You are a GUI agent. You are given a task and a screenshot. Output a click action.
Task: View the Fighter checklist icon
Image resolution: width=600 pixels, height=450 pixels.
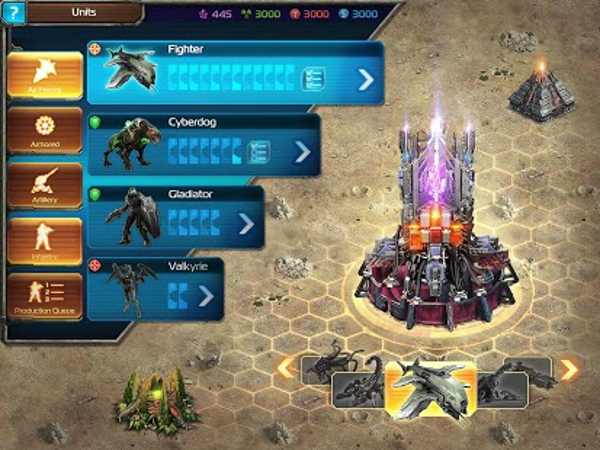[x=312, y=79]
